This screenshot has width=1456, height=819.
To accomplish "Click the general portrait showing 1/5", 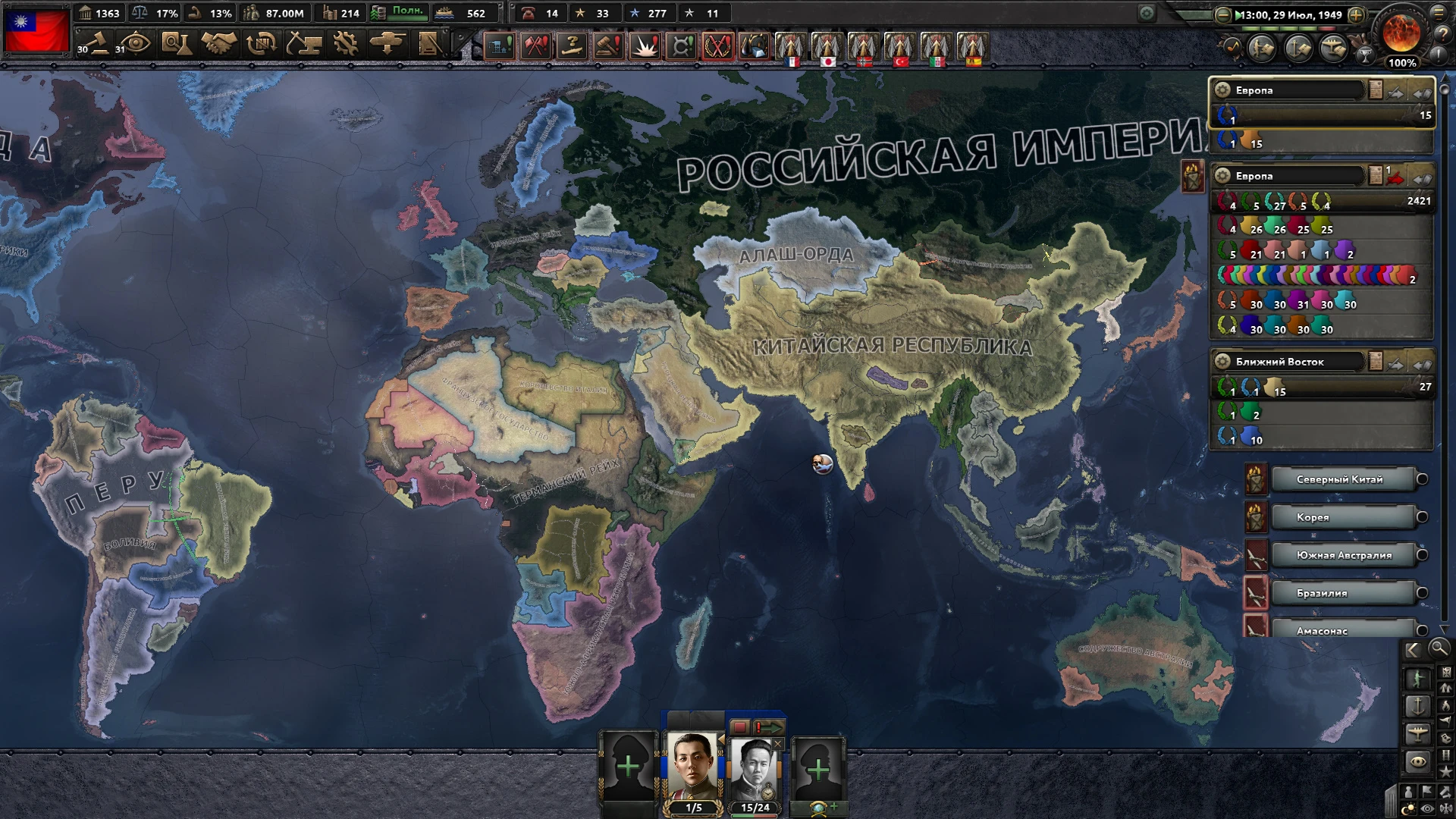I will coord(694,761).
